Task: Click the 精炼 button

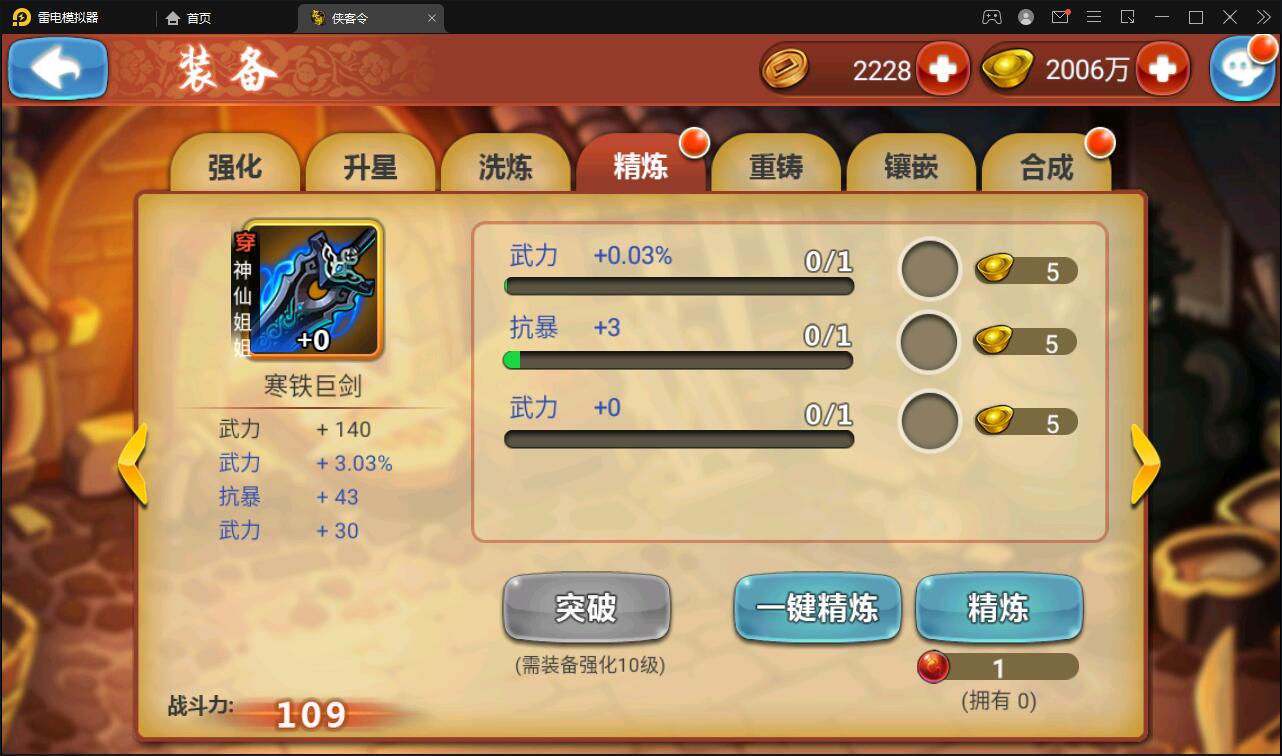Action: (x=997, y=607)
